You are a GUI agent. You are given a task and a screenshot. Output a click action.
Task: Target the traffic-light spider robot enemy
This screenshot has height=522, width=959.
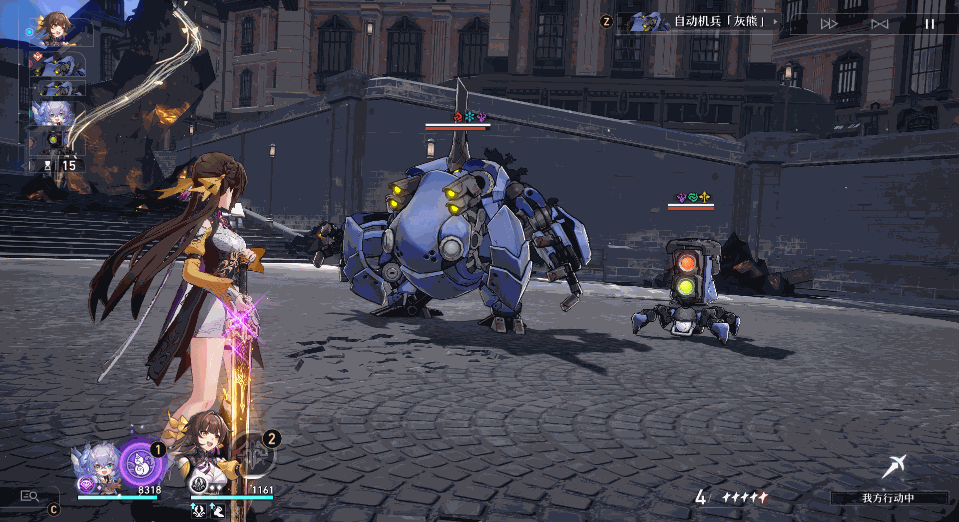tap(684, 292)
